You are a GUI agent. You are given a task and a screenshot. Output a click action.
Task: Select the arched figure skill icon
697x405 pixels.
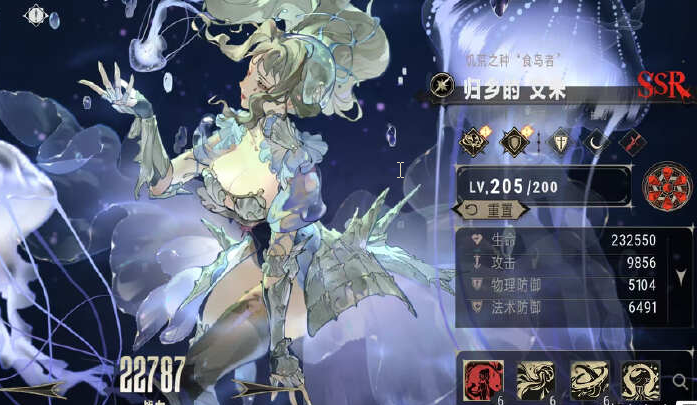(639, 380)
